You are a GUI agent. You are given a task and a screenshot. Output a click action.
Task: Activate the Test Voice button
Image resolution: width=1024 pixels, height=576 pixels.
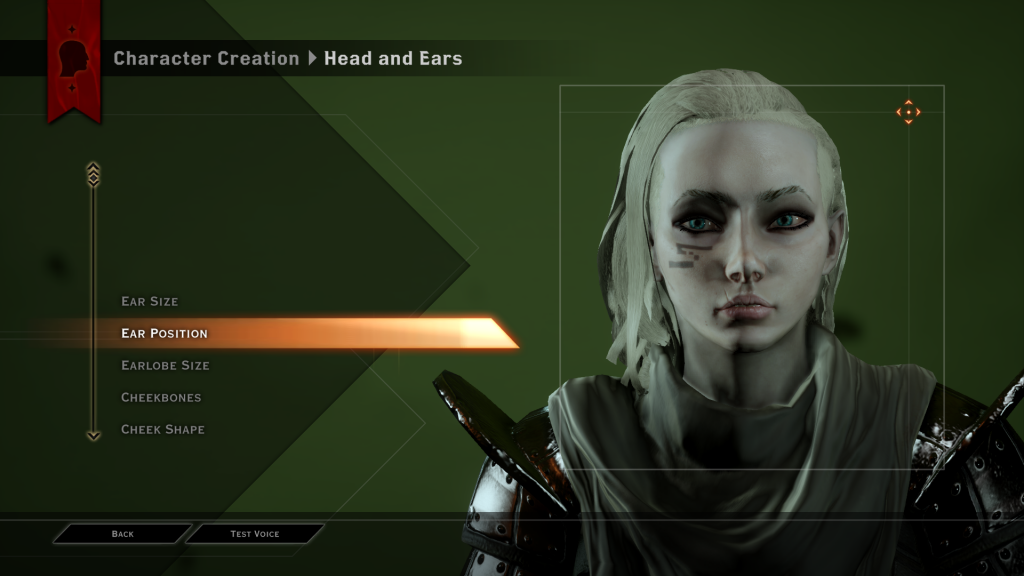pyautogui.click(x=255, y=534)
